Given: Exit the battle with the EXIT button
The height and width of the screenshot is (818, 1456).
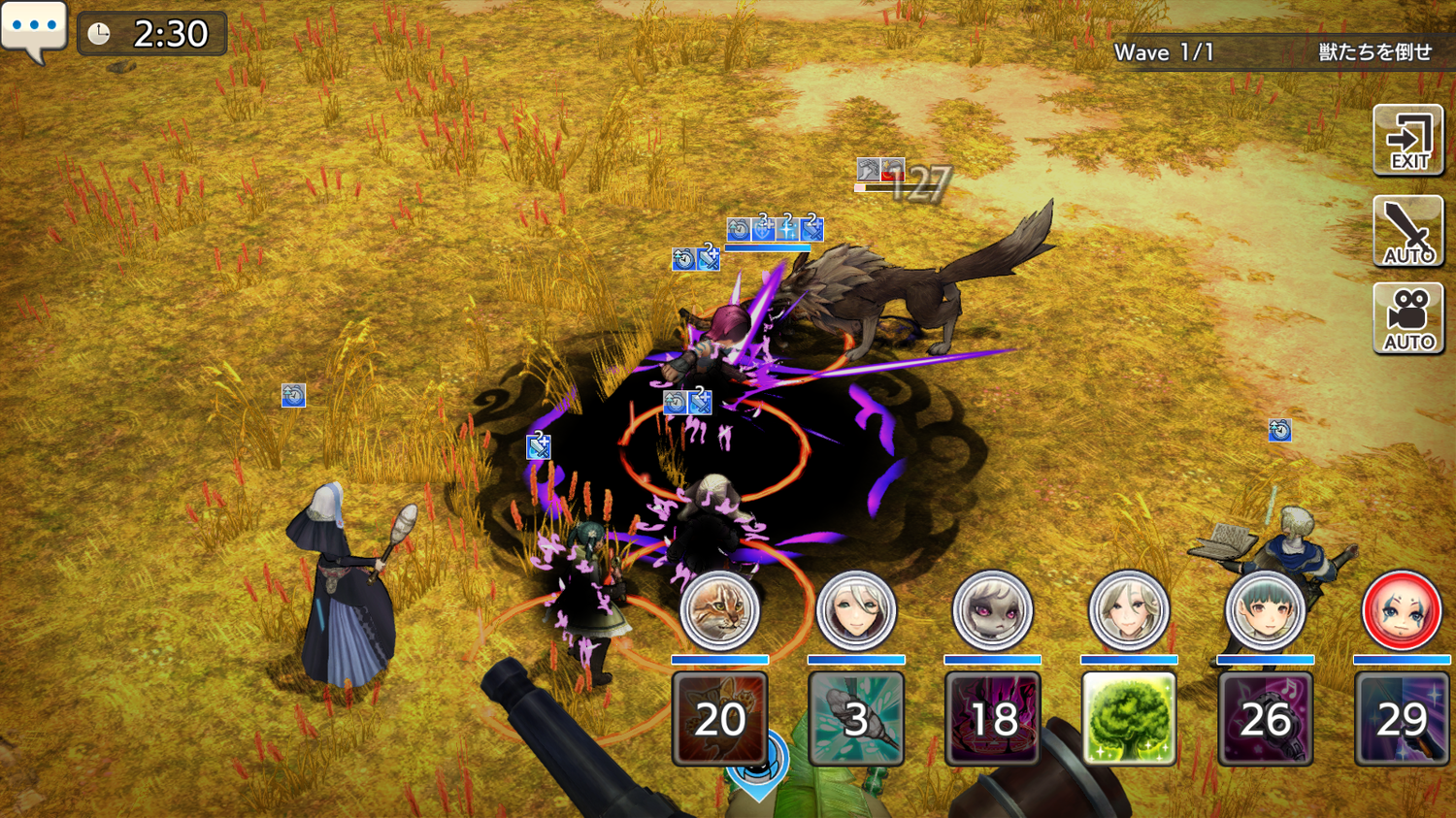Looking at the screenshot, I should point(1408,141).
